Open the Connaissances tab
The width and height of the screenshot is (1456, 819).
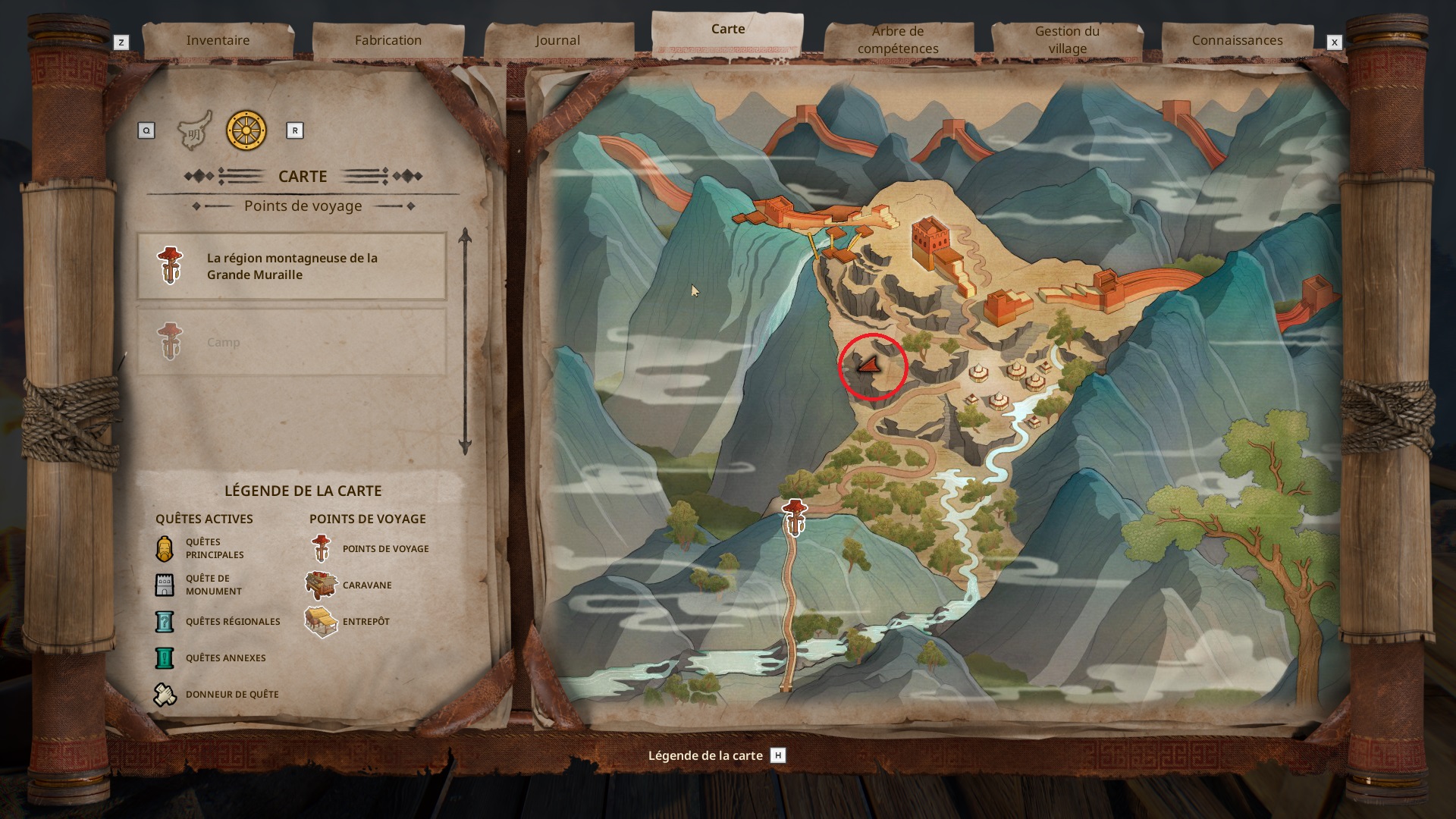tap(1237, 40)
